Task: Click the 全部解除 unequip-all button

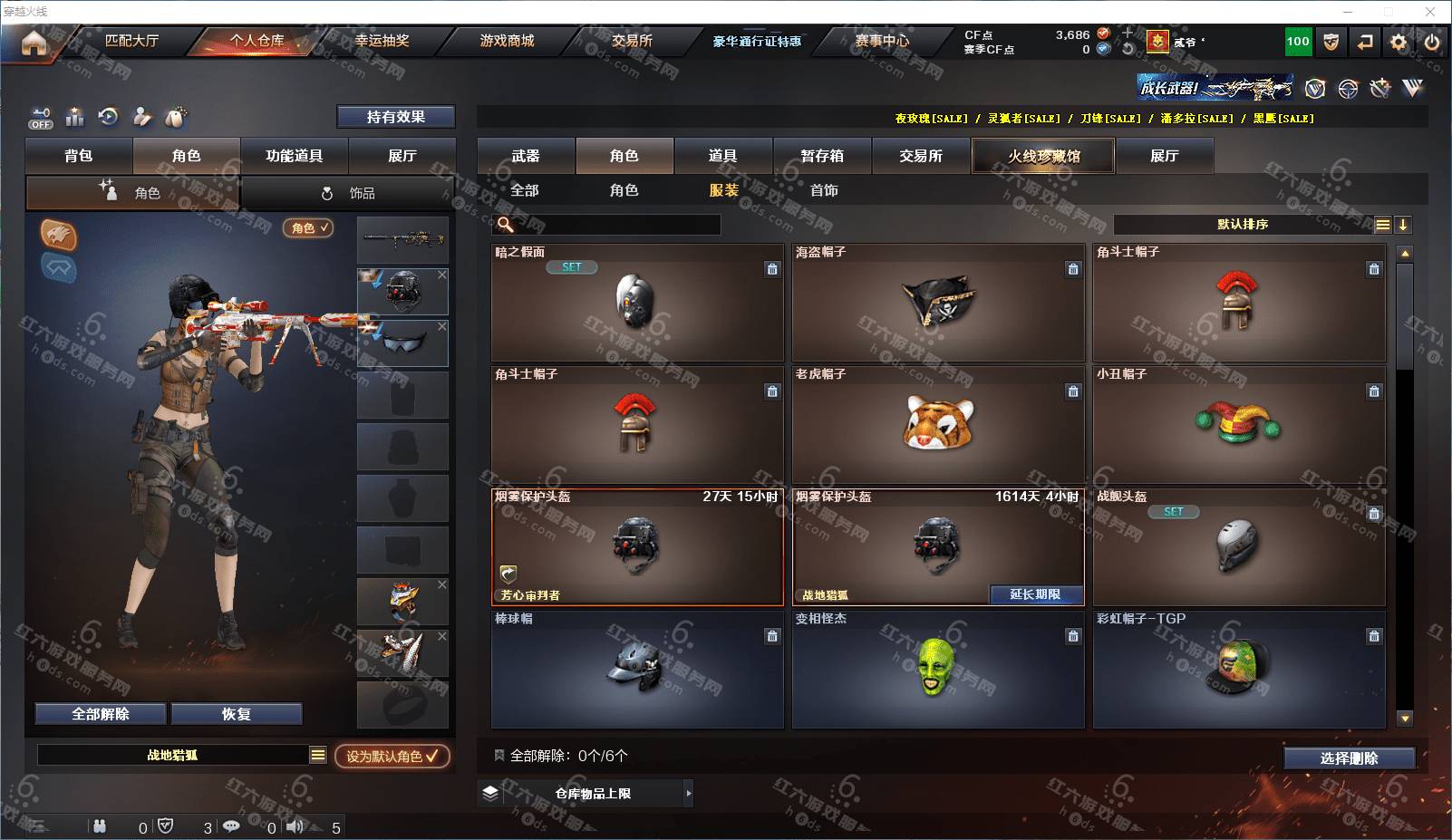Action: (101, 714)
